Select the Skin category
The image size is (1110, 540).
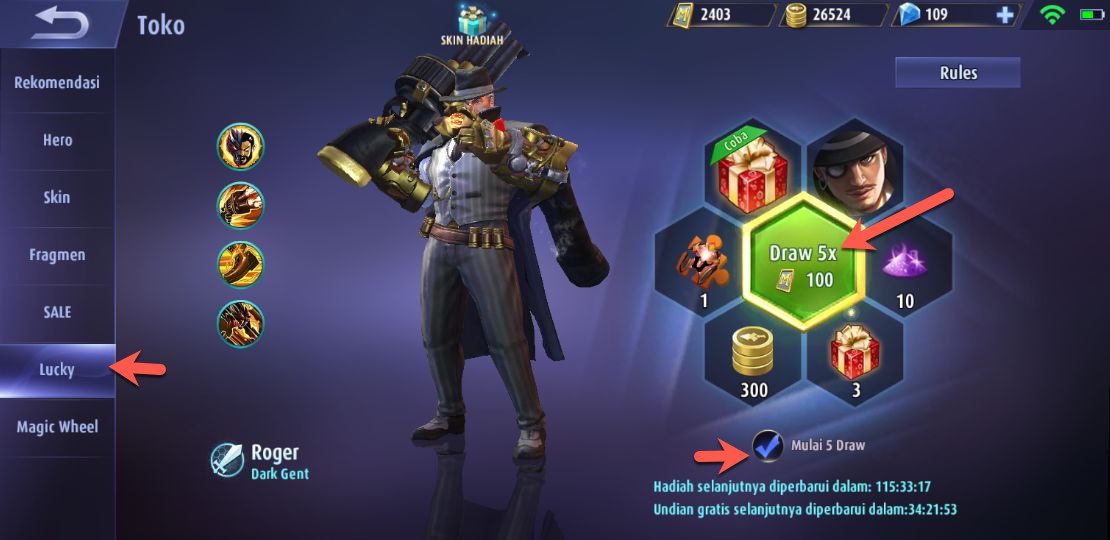(x=57, y=197)
